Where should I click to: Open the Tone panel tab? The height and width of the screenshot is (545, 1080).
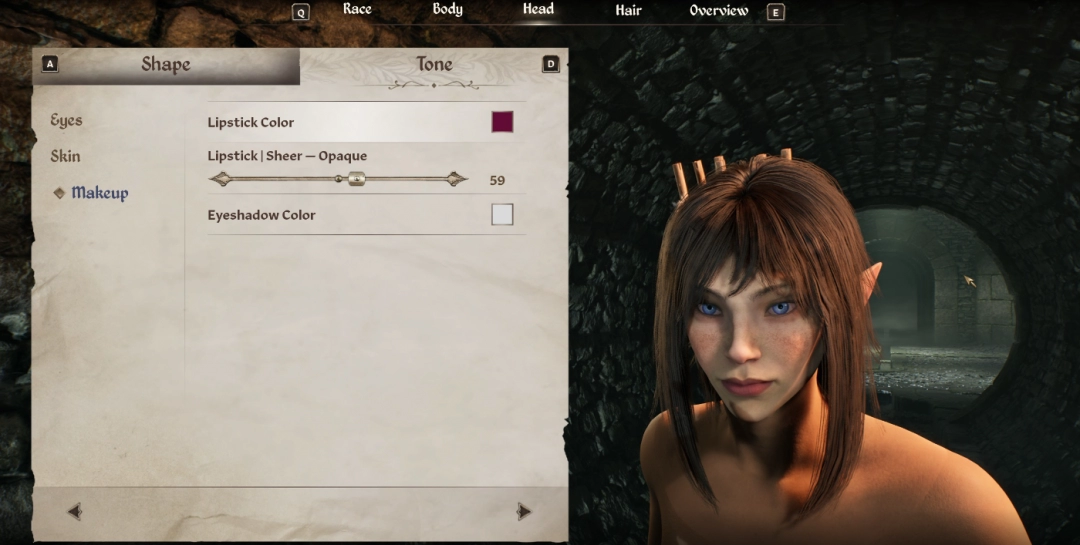[x=434, y=65]
